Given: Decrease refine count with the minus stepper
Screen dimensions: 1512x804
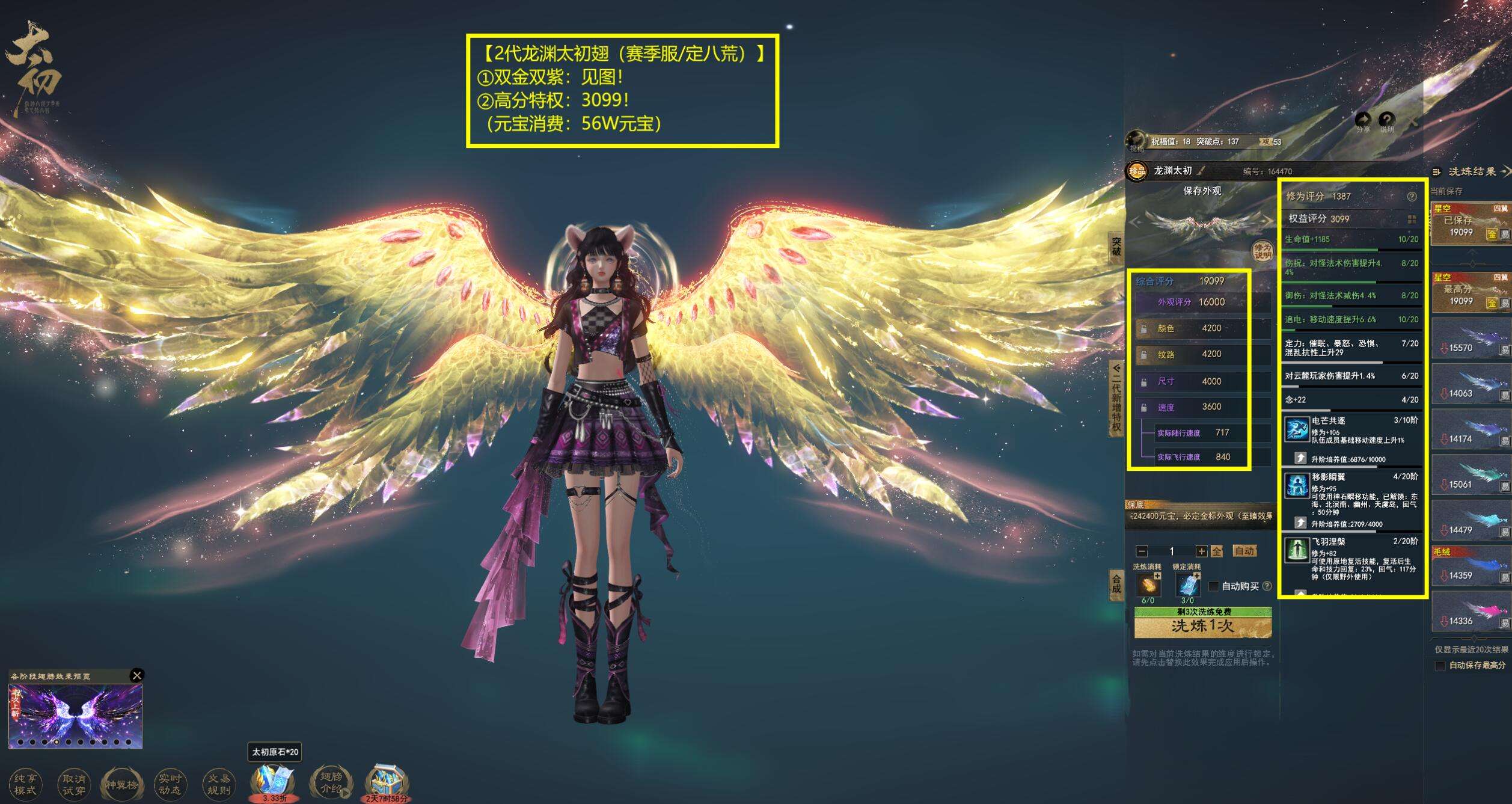Looking at the screenshot, I should click(x=1142, y=551).
